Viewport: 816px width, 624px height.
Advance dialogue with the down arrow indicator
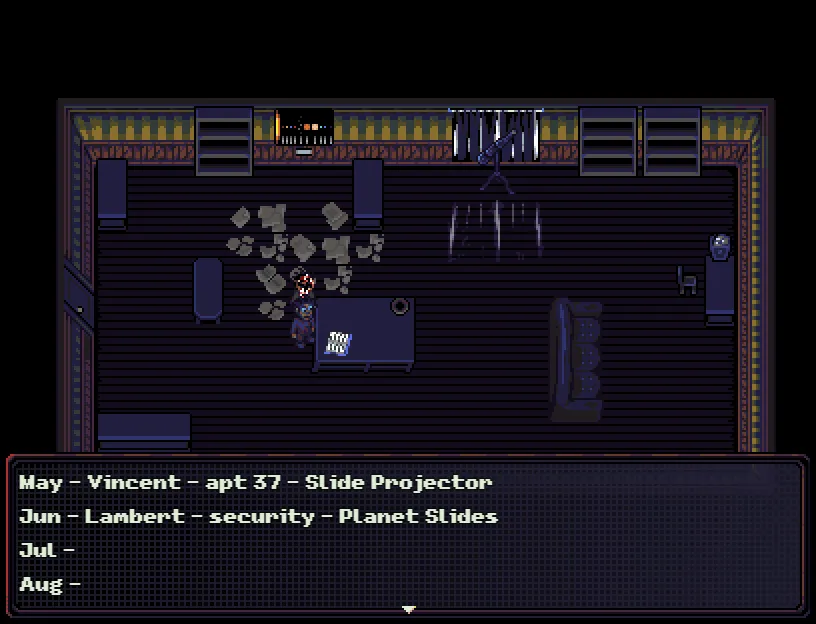click(408, 608)
